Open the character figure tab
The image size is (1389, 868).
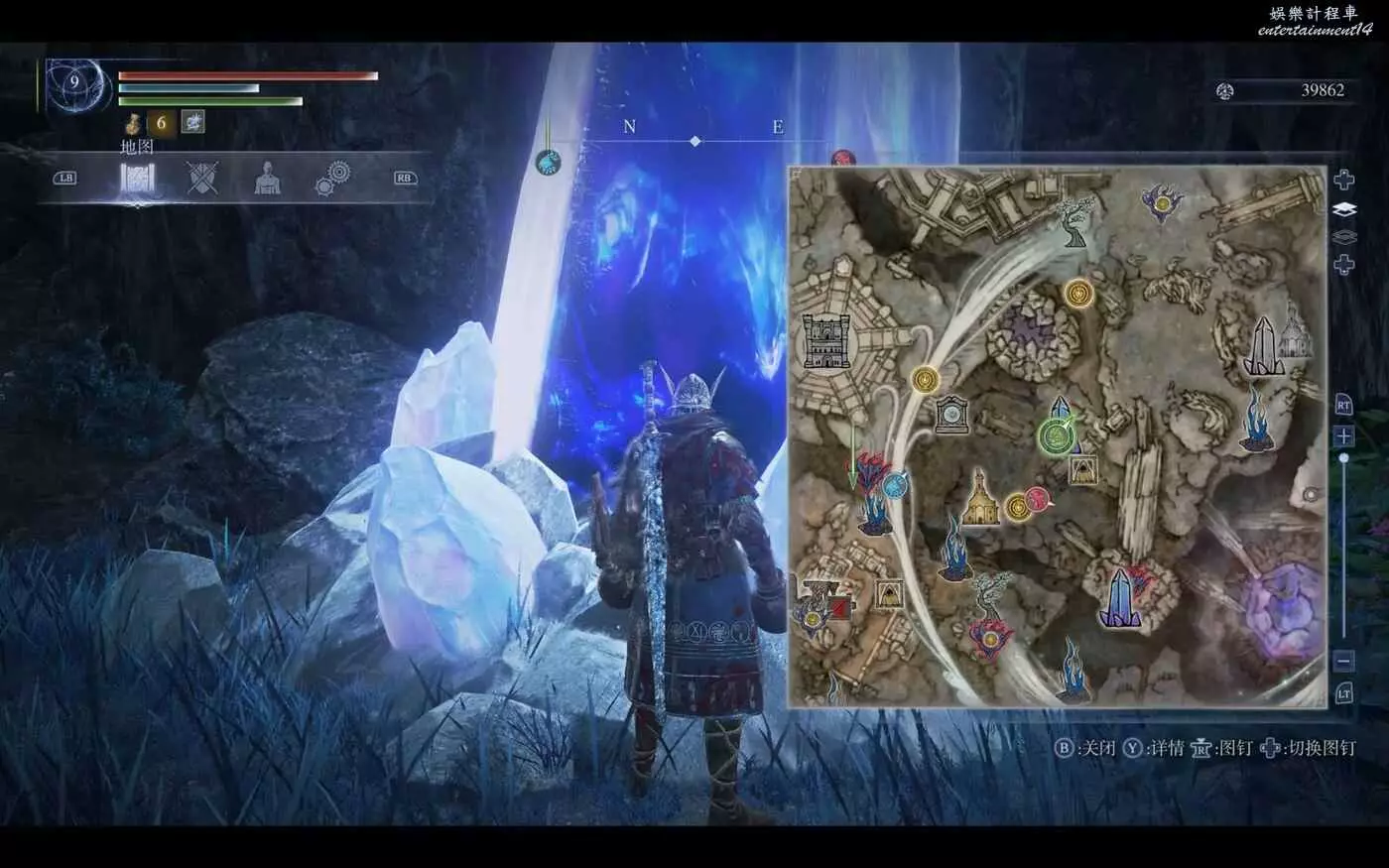[267, 180]
